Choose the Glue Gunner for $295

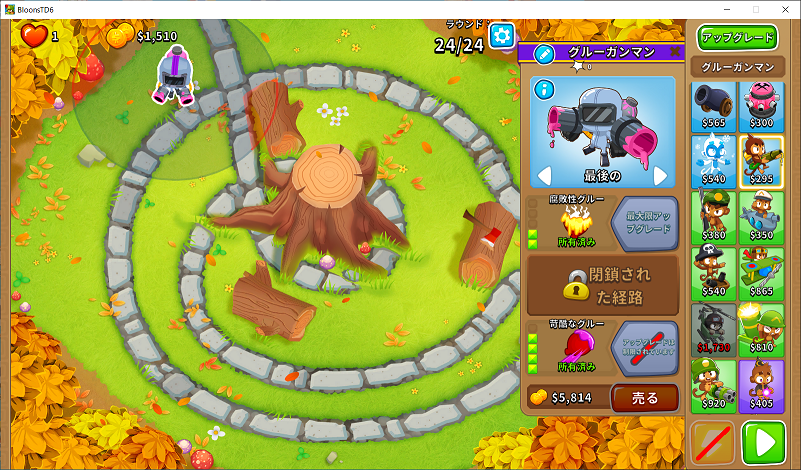762,161
